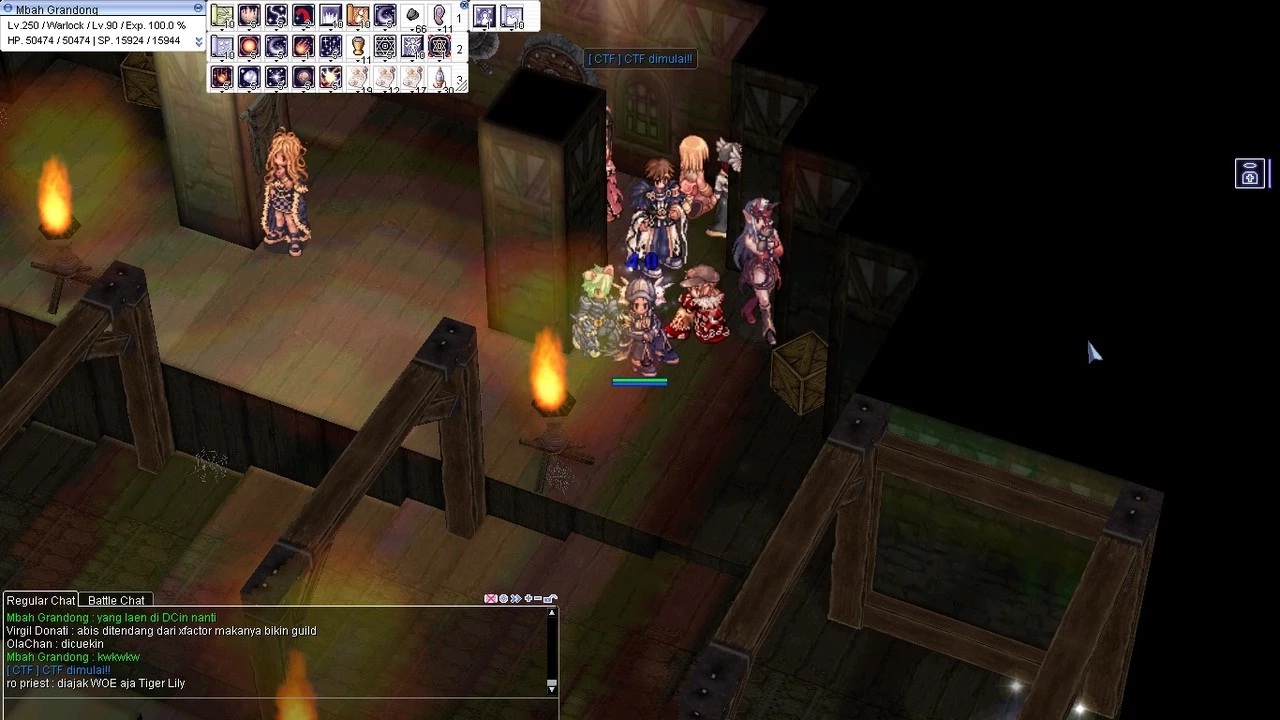Click the scroll item showing quantity 19
This screenshot has height=720, width=1280.
[x=358, y=78]
